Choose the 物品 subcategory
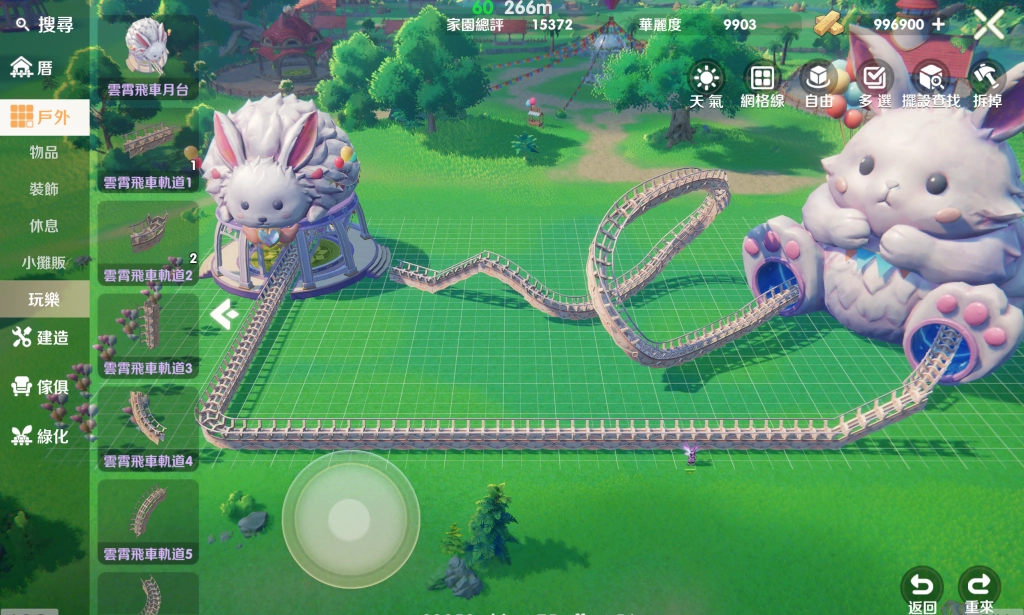The width and height of the screenshot is (1024, 615). click(44, 153)
